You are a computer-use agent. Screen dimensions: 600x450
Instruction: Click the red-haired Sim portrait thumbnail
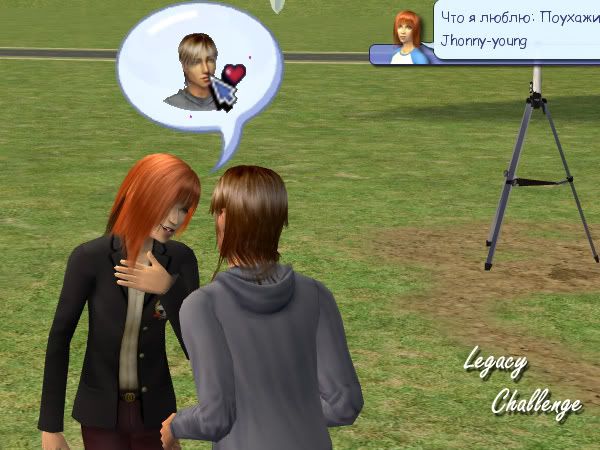[x=407, y=37]
